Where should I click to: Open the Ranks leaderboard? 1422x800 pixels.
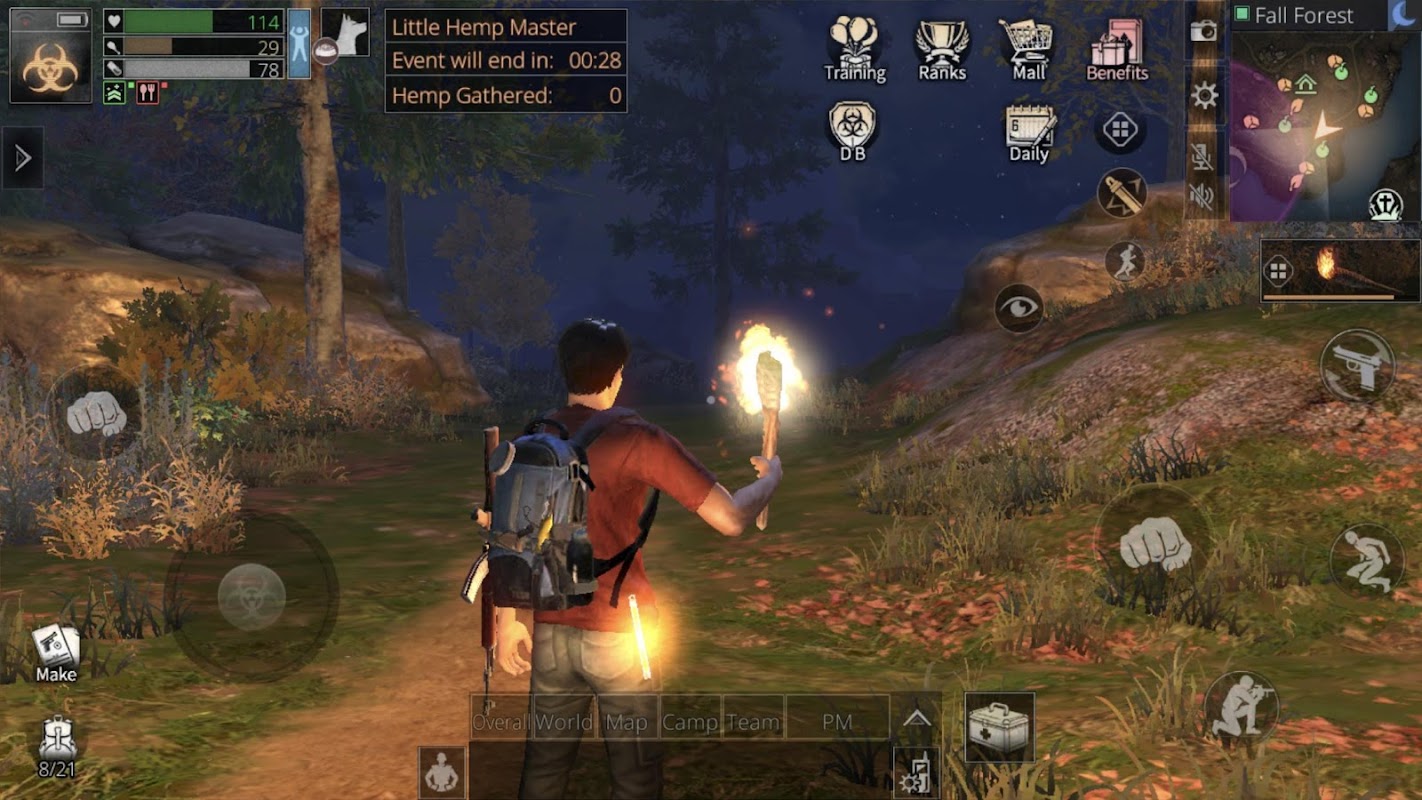(x=941, y=48)
